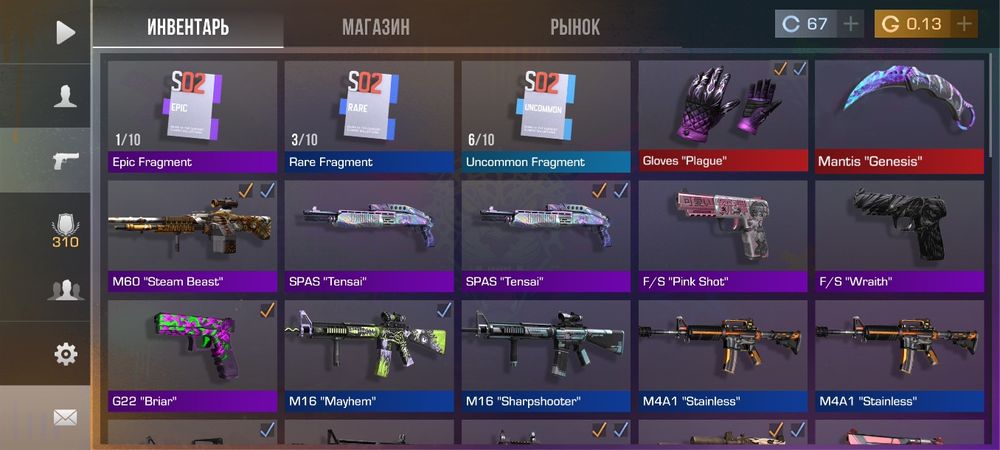Add more silver currency with plus button

[851, 24]
